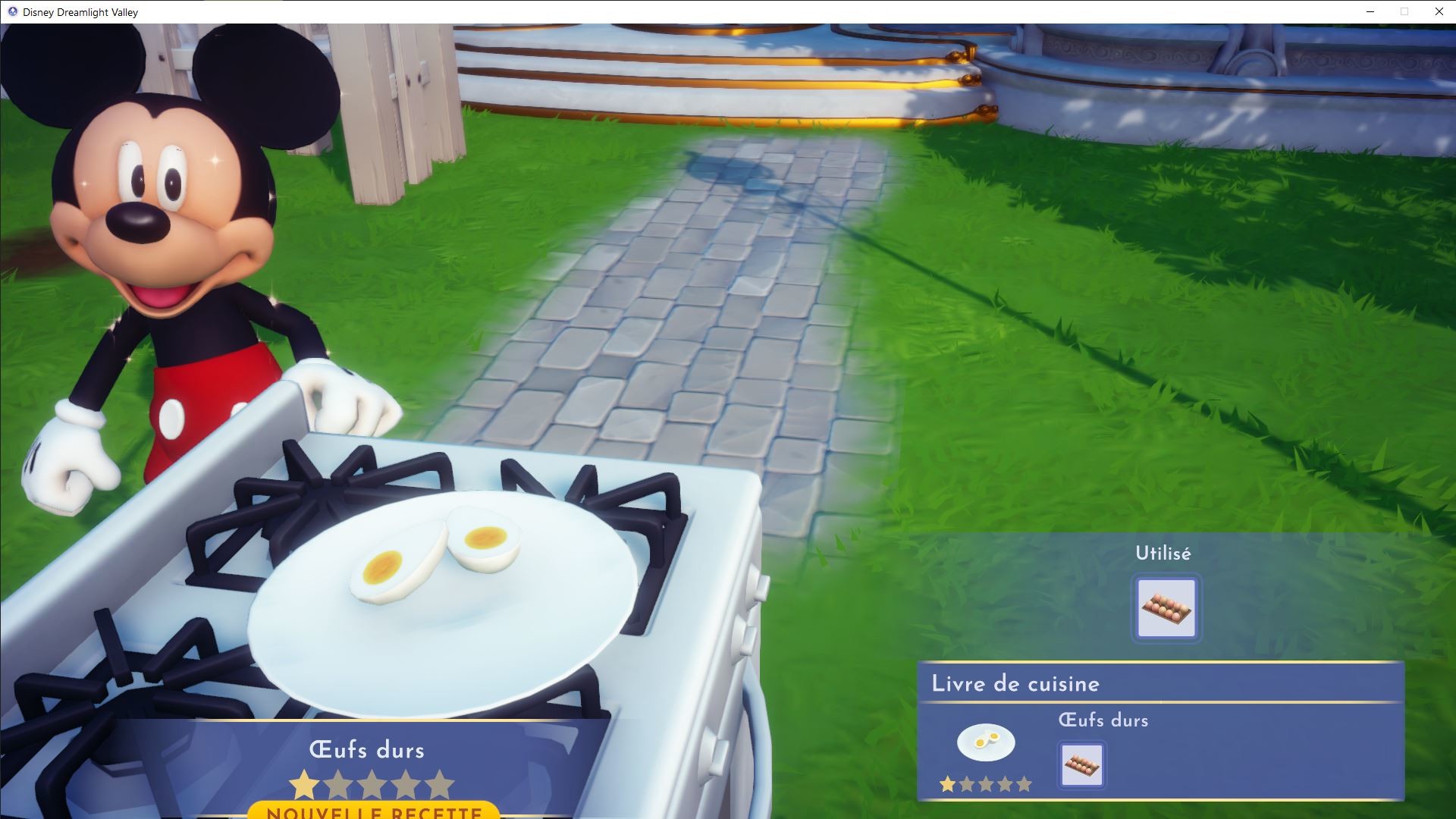
Task: Select the egg carton ingredient icon beside Œufs durs
Action: pos(1081,764)
